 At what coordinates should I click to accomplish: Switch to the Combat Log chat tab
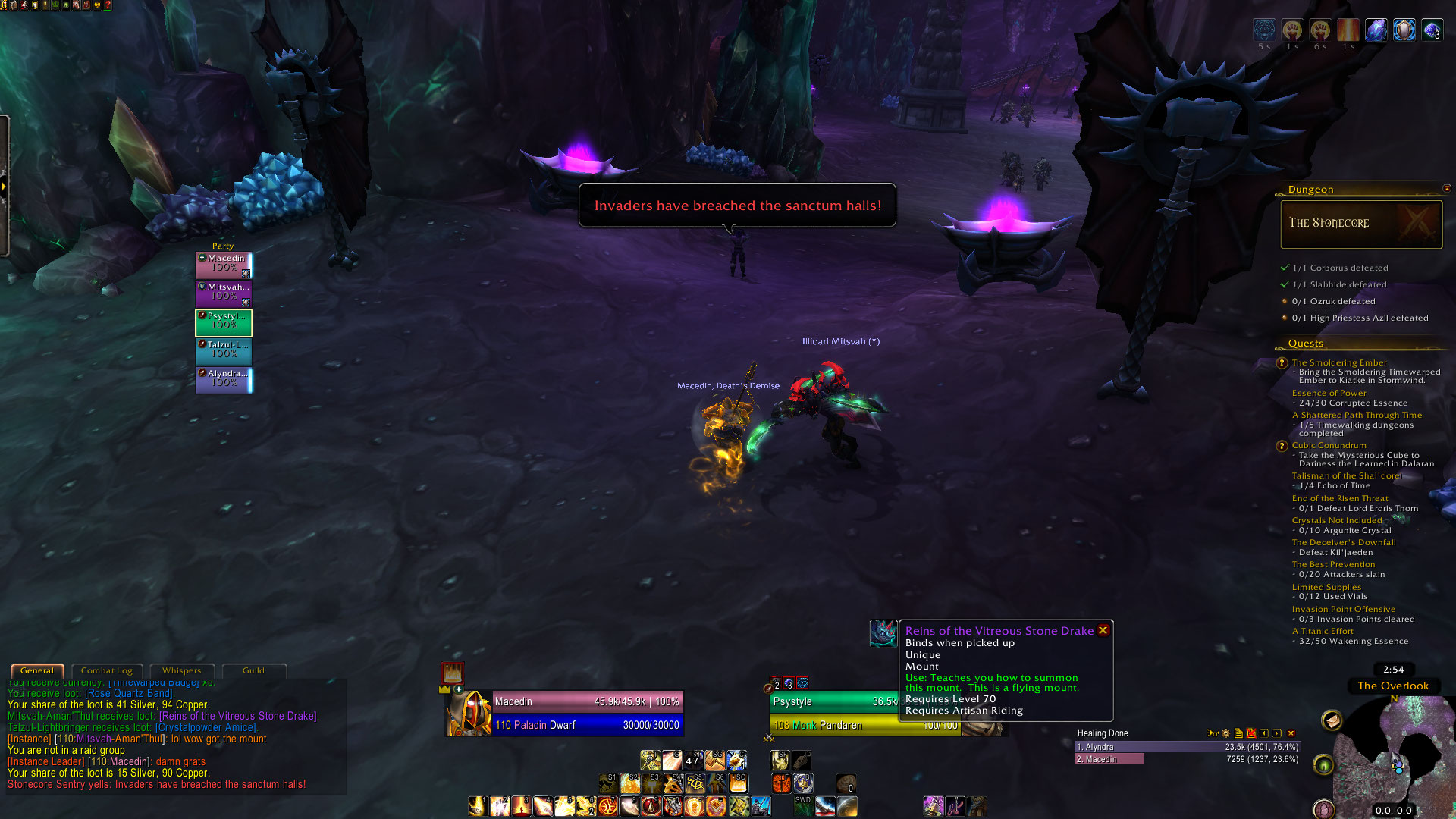(x=106, y=670)
